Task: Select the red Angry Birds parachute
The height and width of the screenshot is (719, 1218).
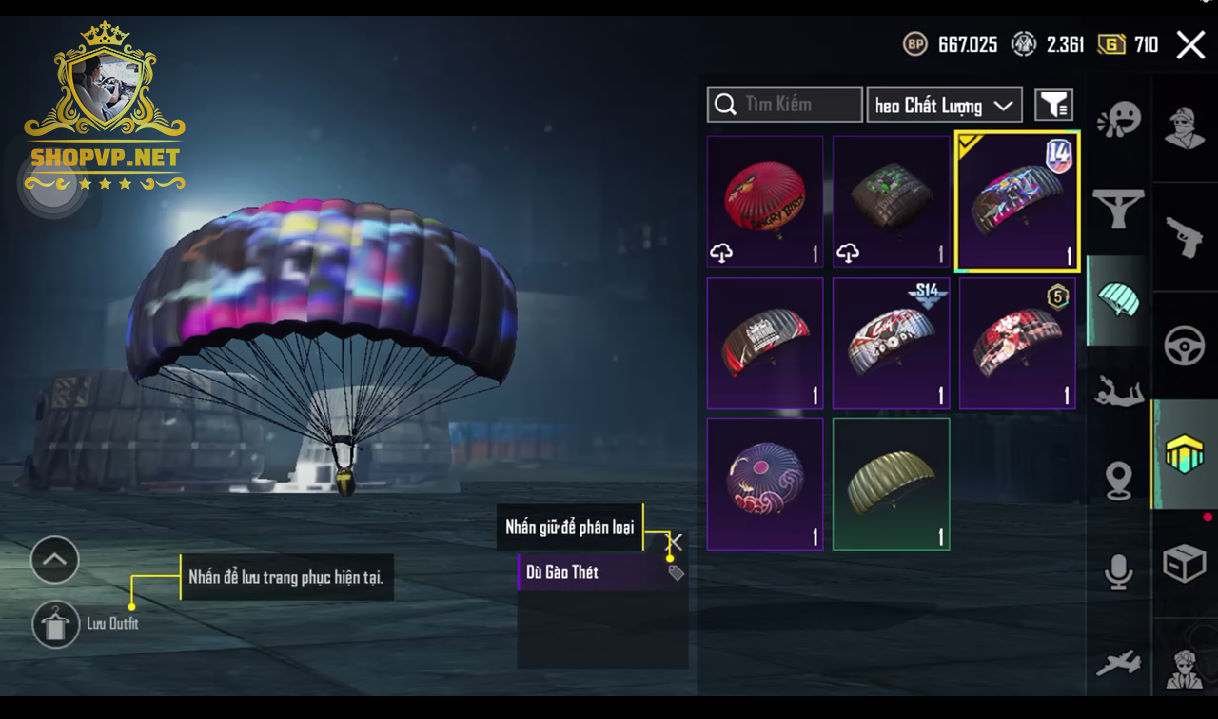Action: pos(765,202)
